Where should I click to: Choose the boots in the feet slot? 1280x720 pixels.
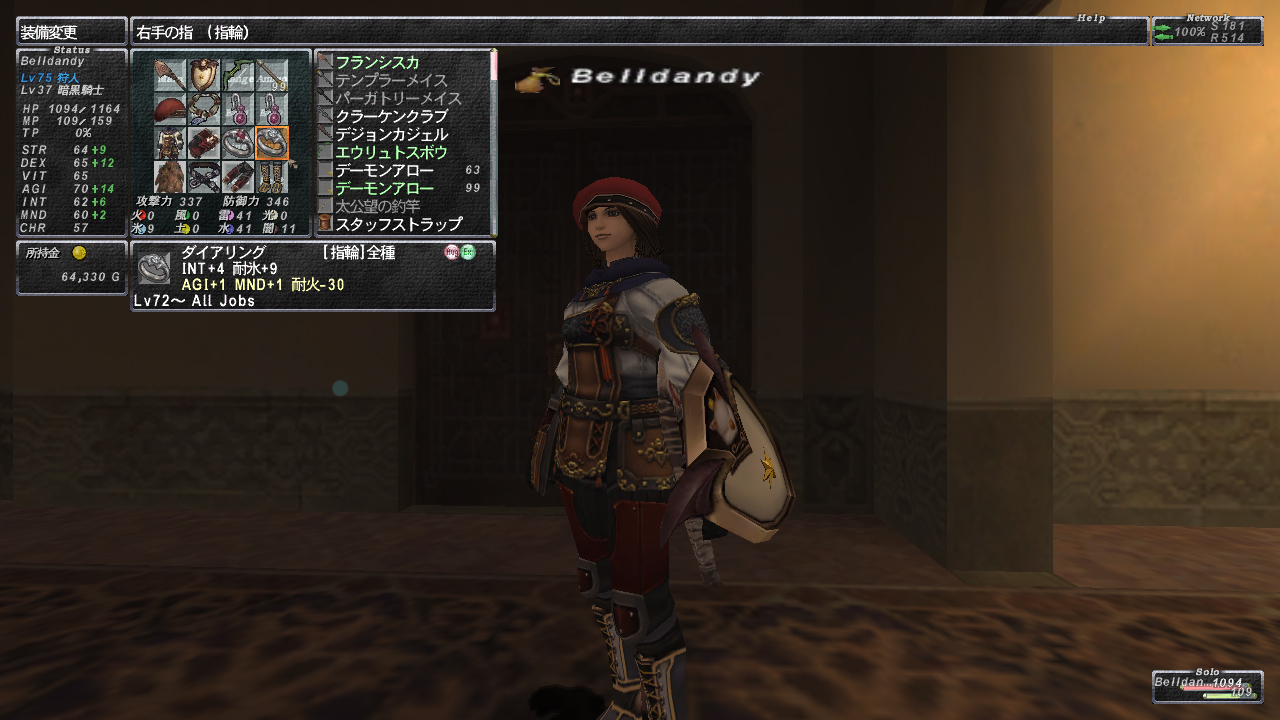272,177
